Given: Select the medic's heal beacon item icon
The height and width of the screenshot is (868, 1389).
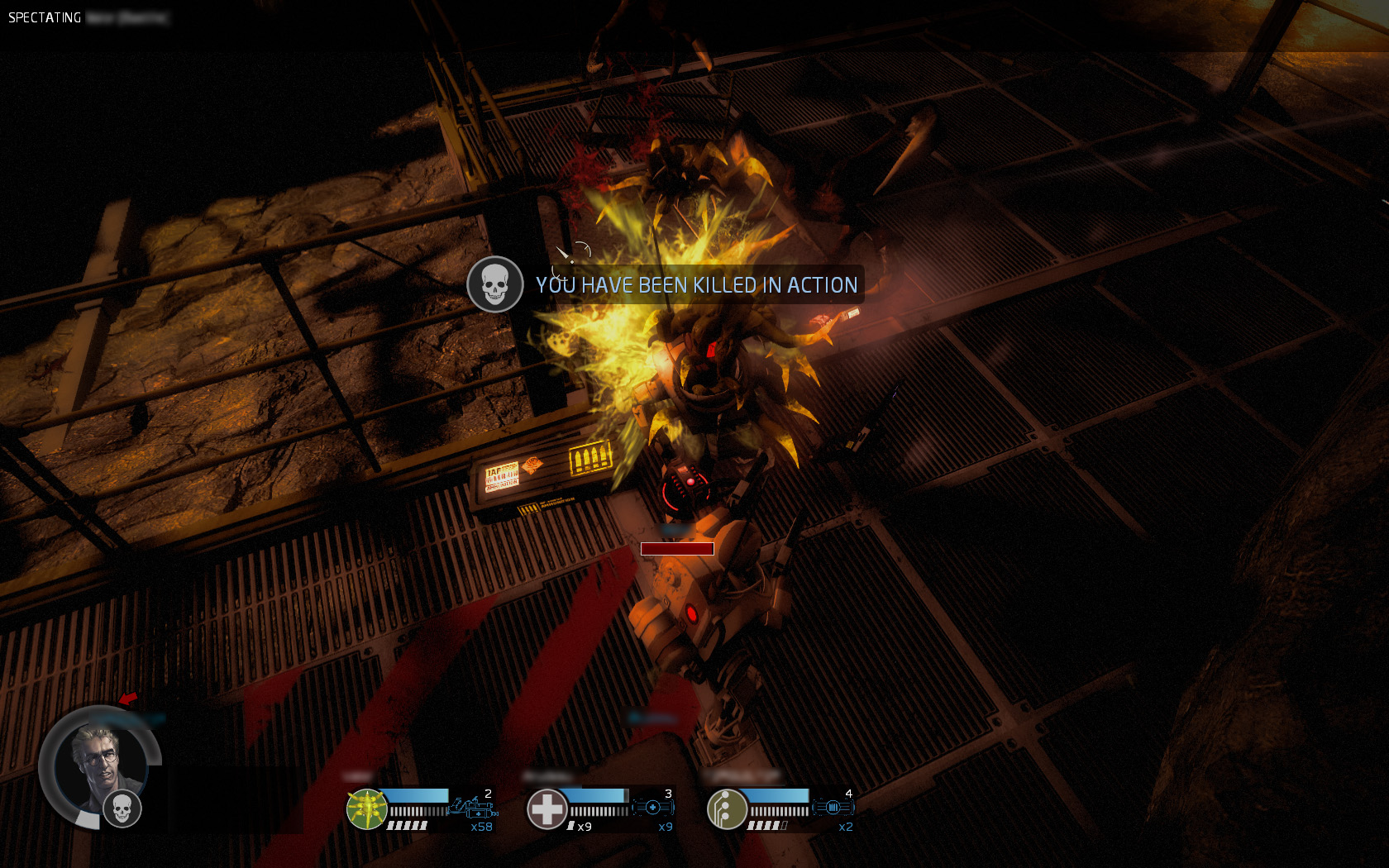Looking at the screenshot, I should (x=652, y=807).
